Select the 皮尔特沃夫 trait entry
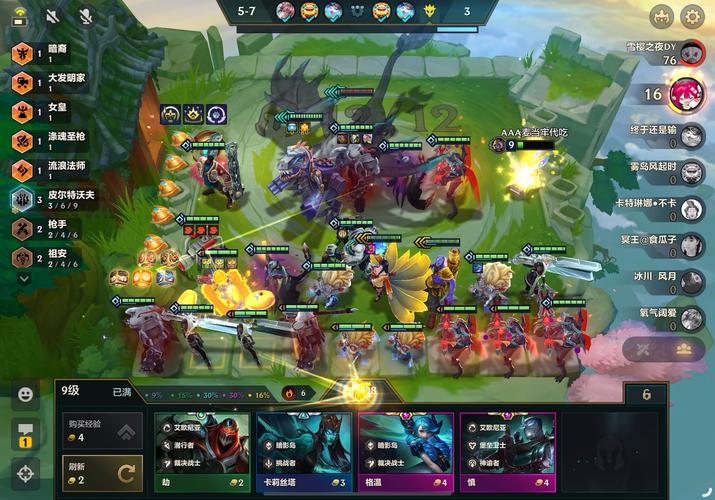This screenshot has height=500, width=715. point(60,198)
